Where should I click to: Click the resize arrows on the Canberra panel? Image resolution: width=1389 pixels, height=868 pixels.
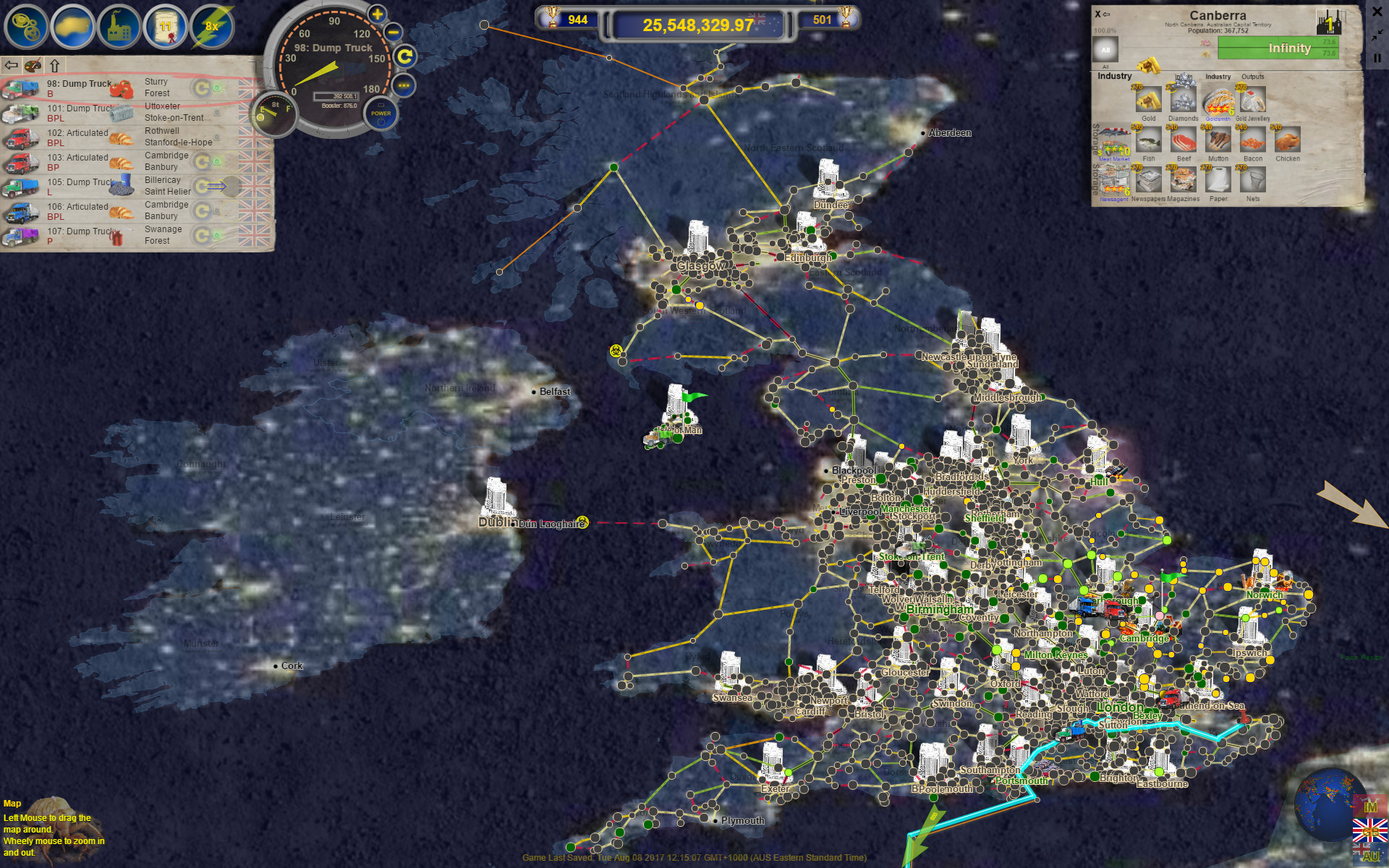[1377, 35]
